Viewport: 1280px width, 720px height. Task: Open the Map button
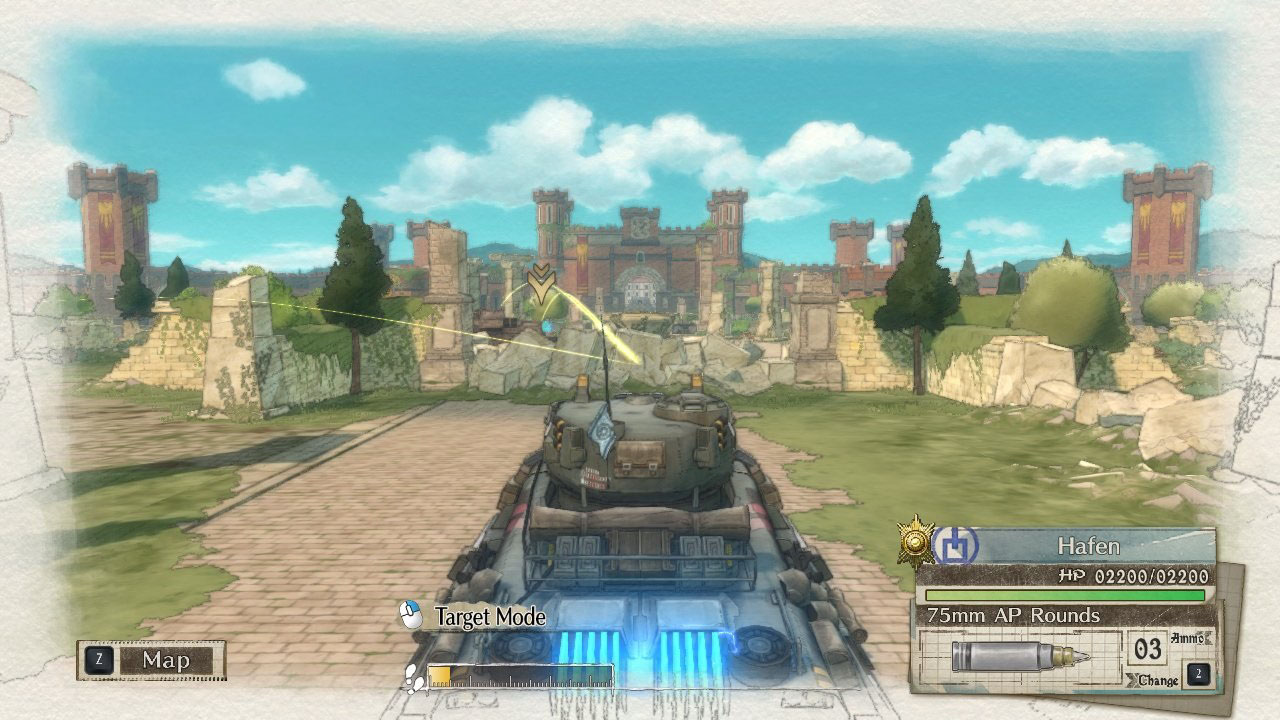[x=152, y=660]
